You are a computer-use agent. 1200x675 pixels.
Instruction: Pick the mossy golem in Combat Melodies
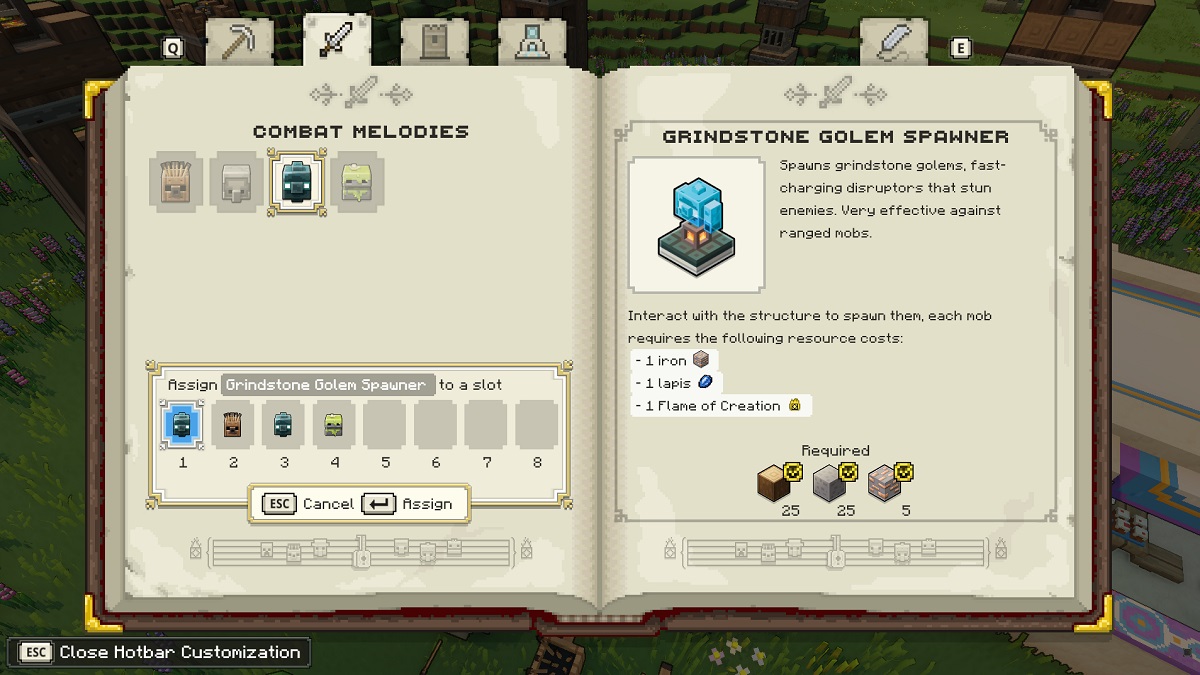355,181
